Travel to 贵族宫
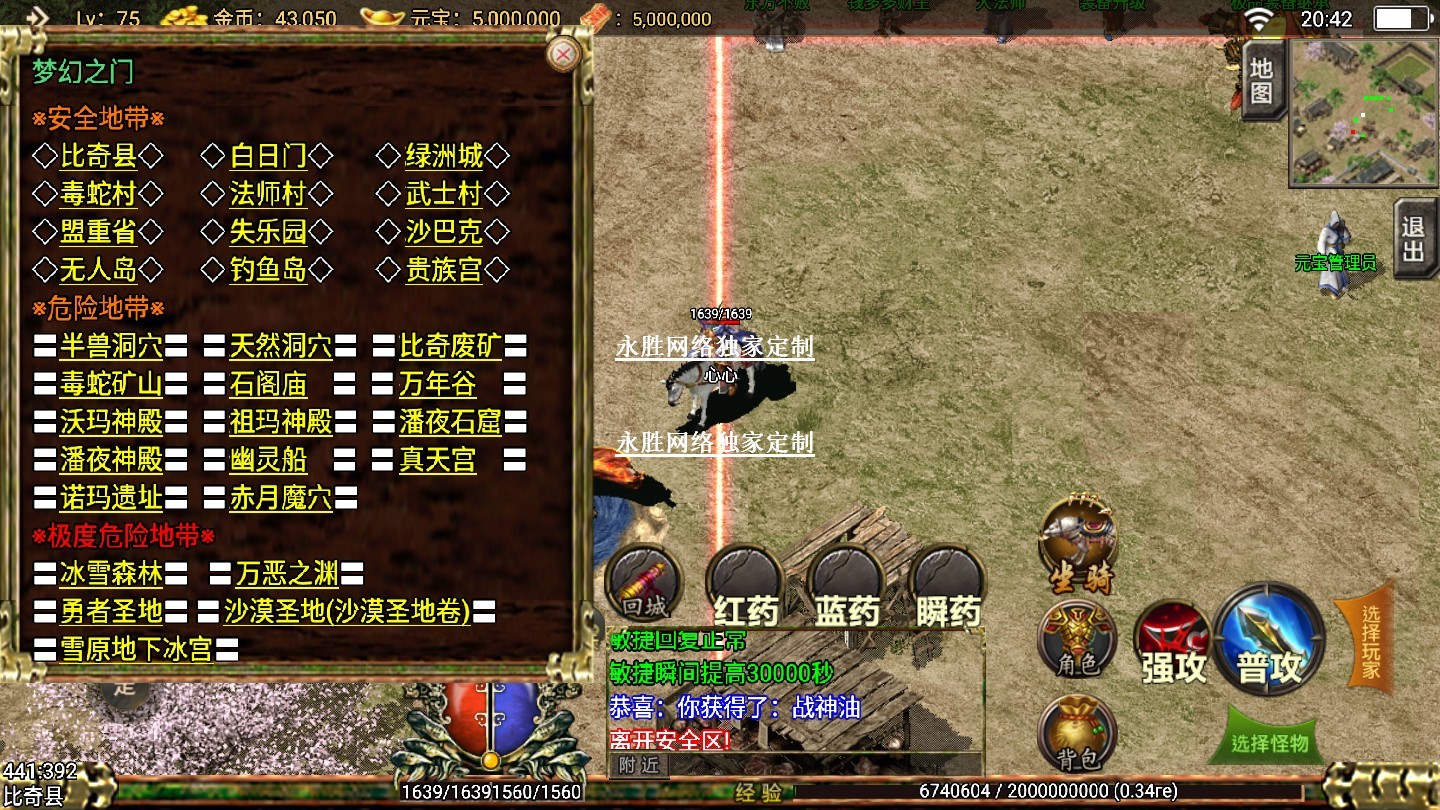This screenshot has width=1440, height=810. click(x=443, y=270)
